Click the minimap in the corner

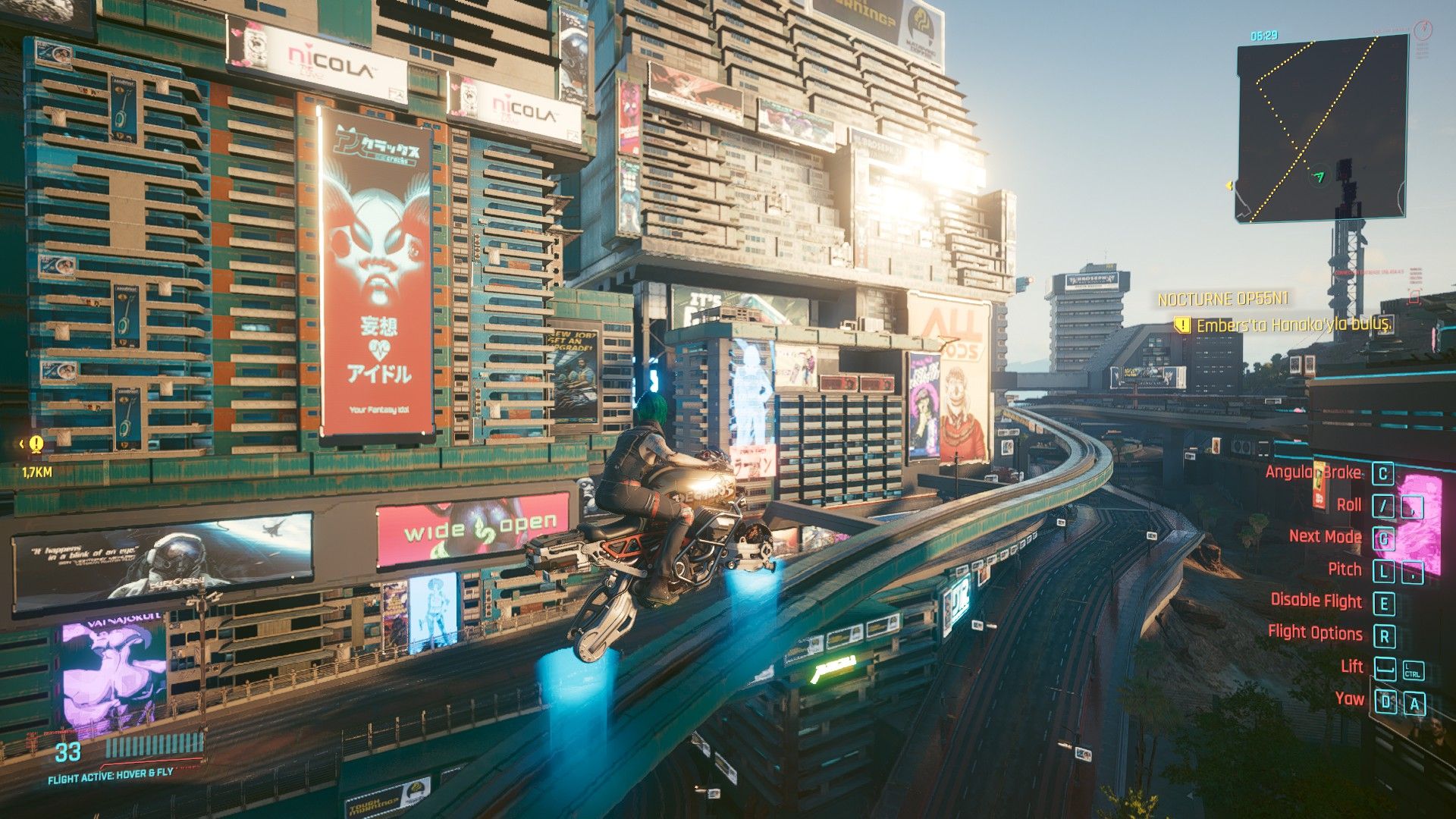tap(1321, 129)
